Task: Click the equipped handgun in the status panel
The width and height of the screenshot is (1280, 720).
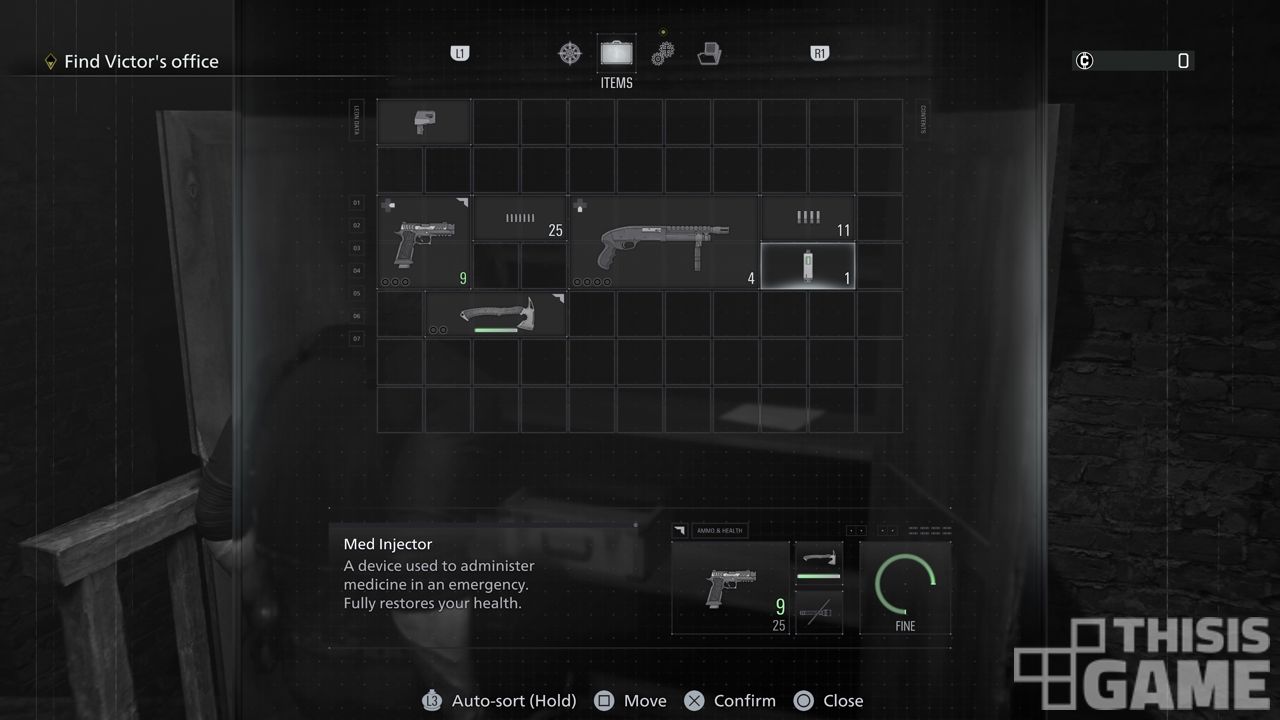Action: click(731, 588)
